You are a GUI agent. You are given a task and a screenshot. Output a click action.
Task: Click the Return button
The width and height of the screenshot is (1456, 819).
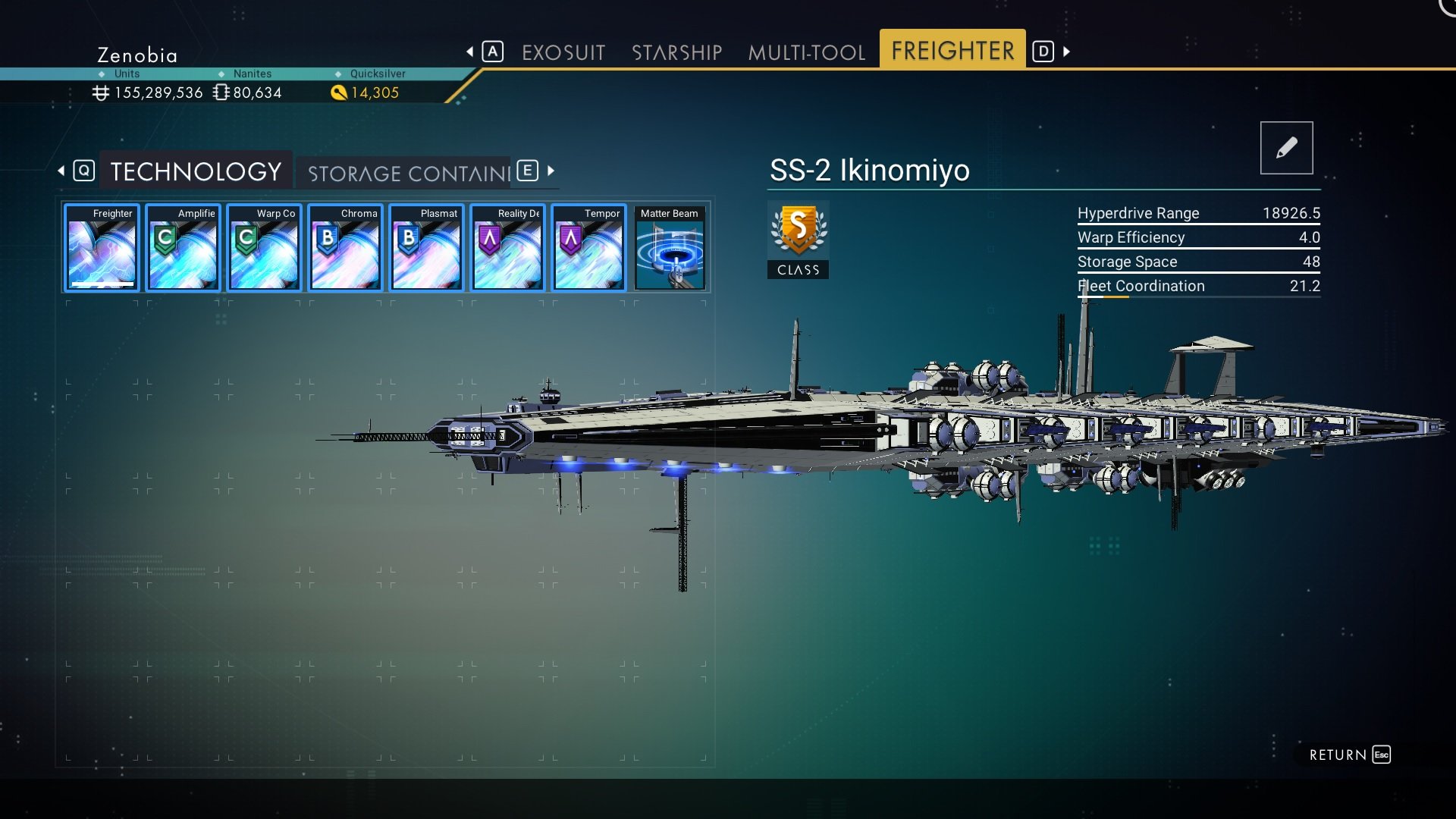[1349, 755]
